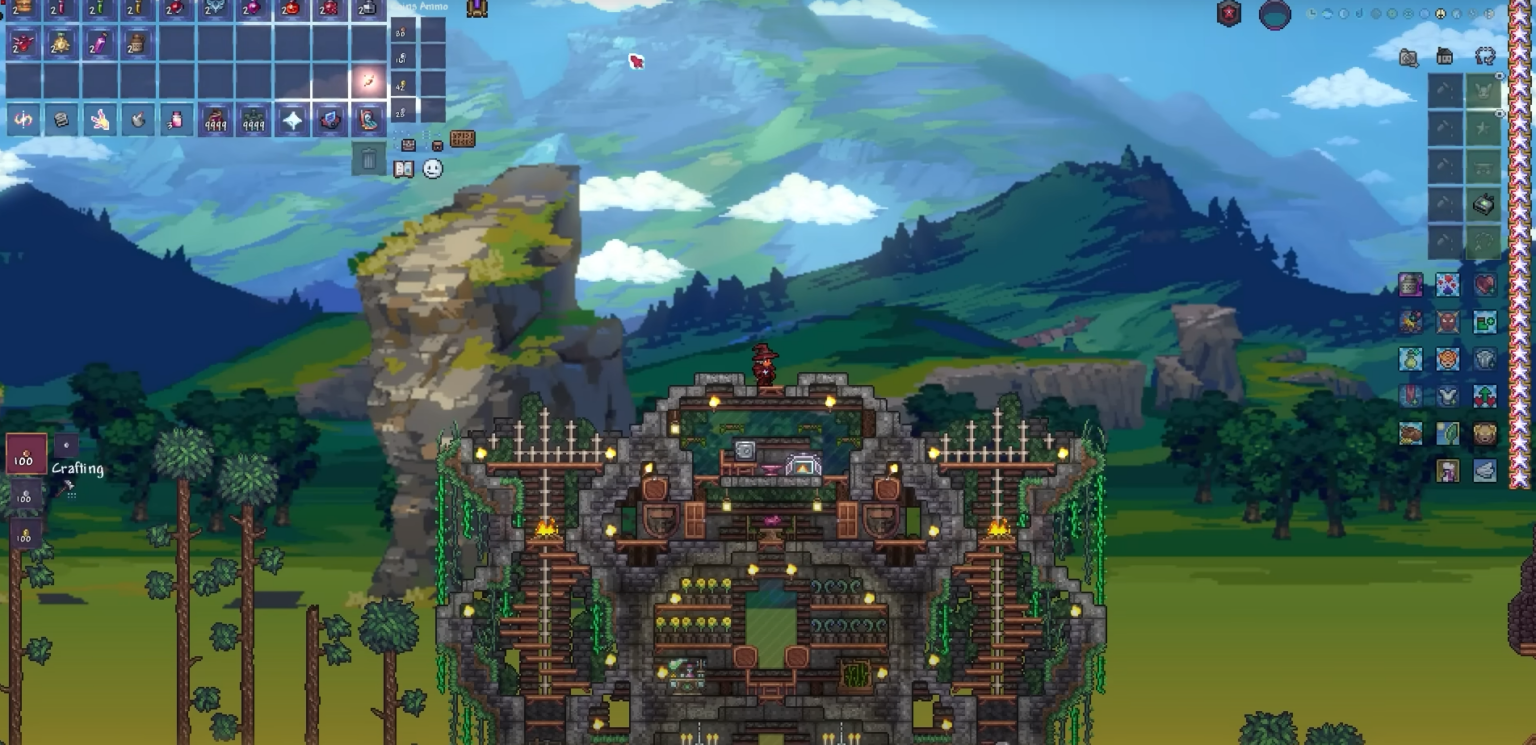Click the weather radio info icon
This screenshot has width=1536, height=745.
[x=1328, y=13]
